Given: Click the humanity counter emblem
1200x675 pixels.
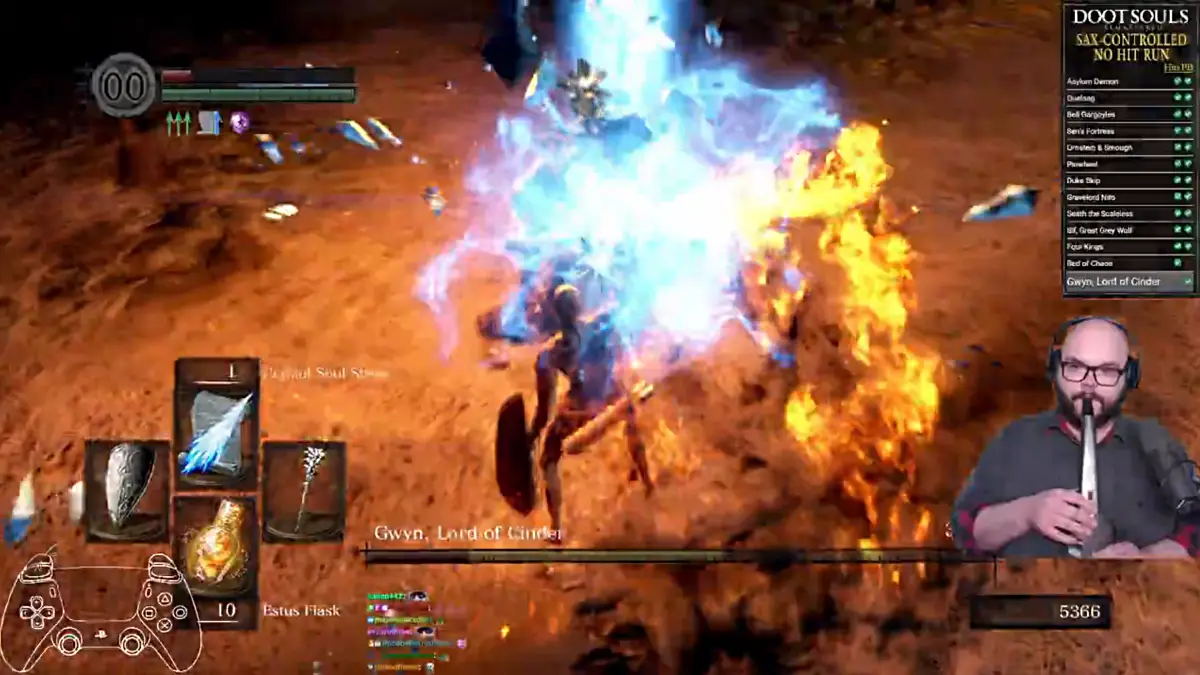Looking at the screenshot, I should pos(124,85).
